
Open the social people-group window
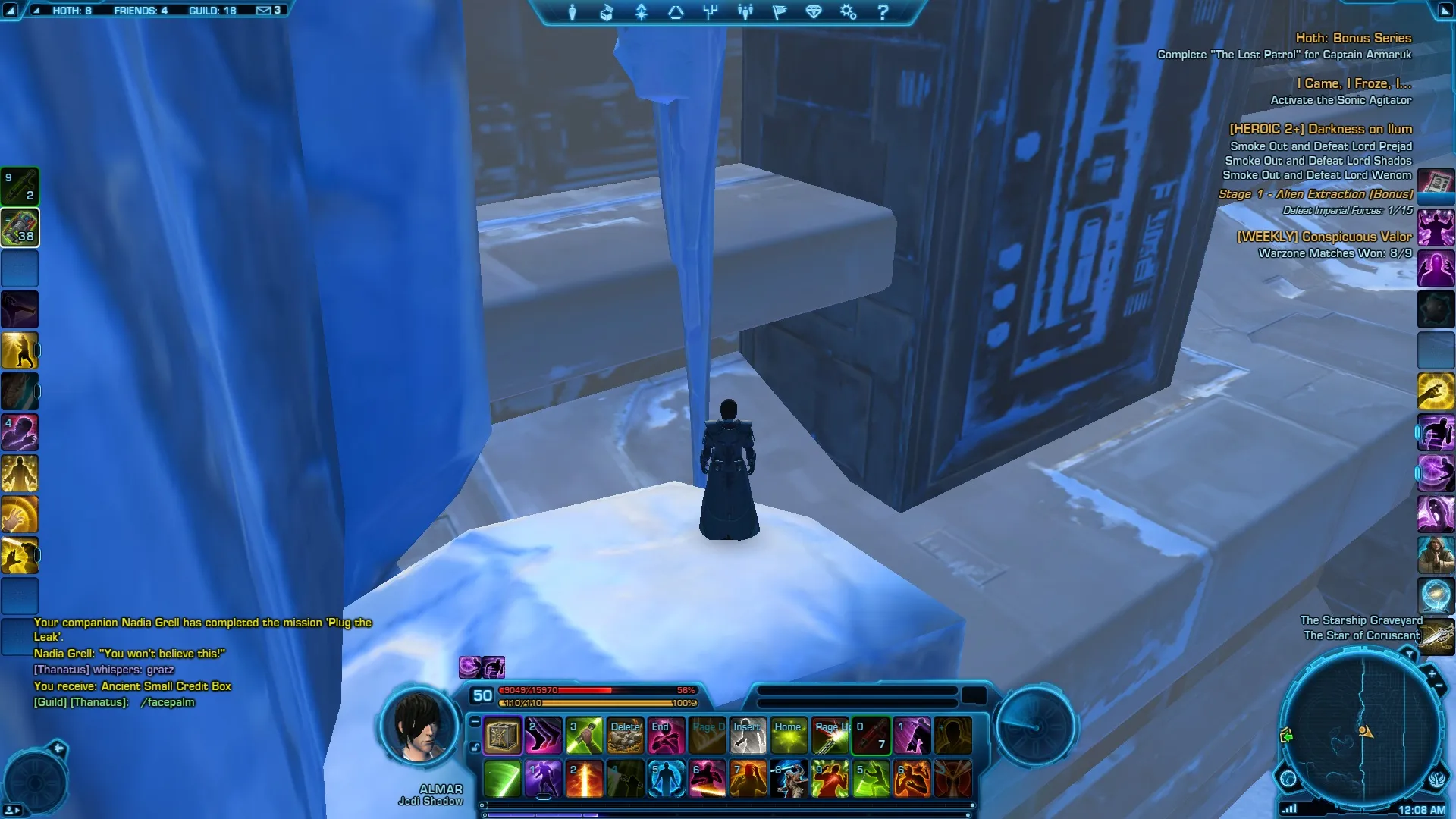[x=745, y=12]
